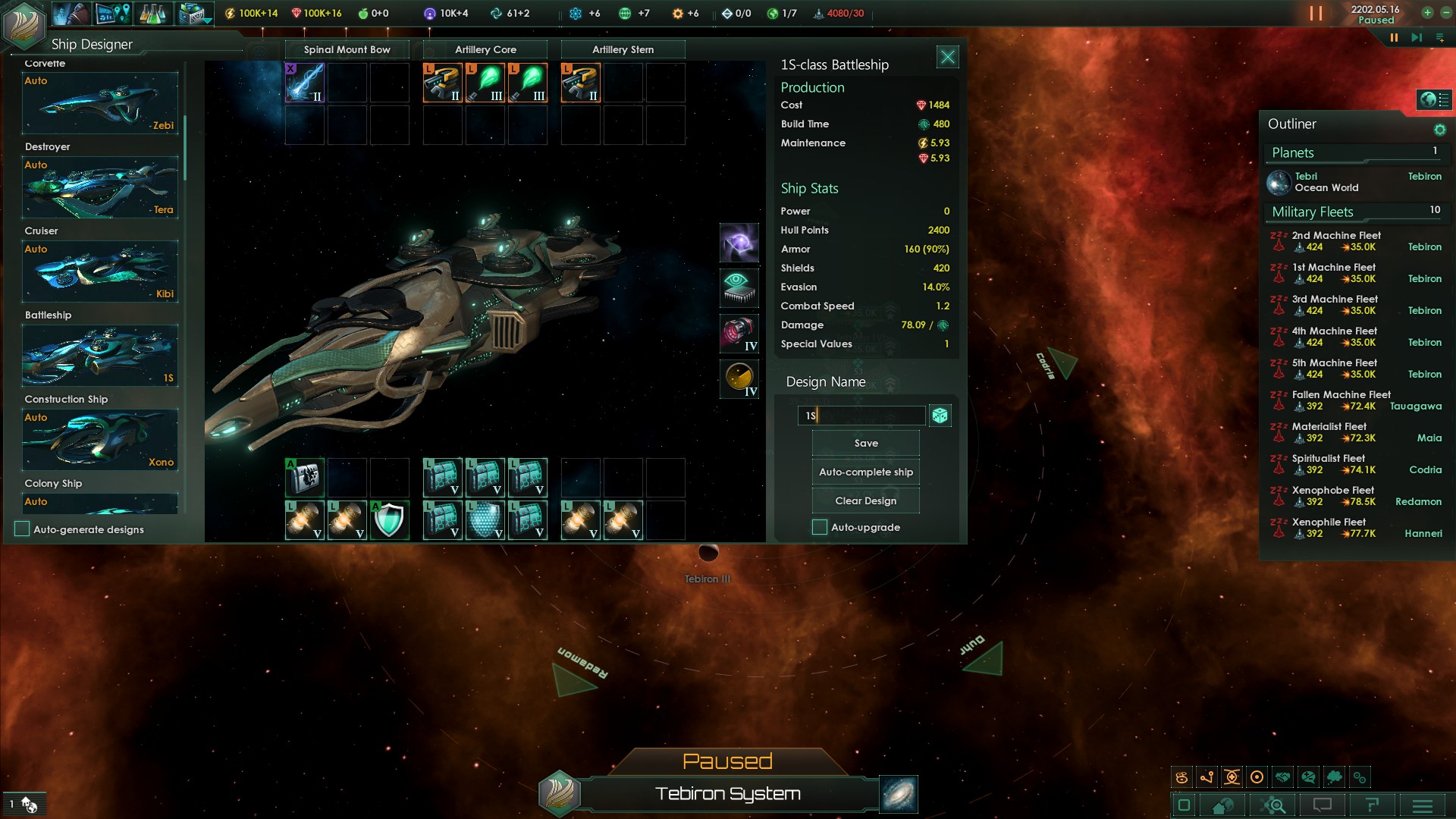Click the Auto-complete ship button
Image resolution: width=1456 pixels, height=819 pixels.
coord(865,472)
